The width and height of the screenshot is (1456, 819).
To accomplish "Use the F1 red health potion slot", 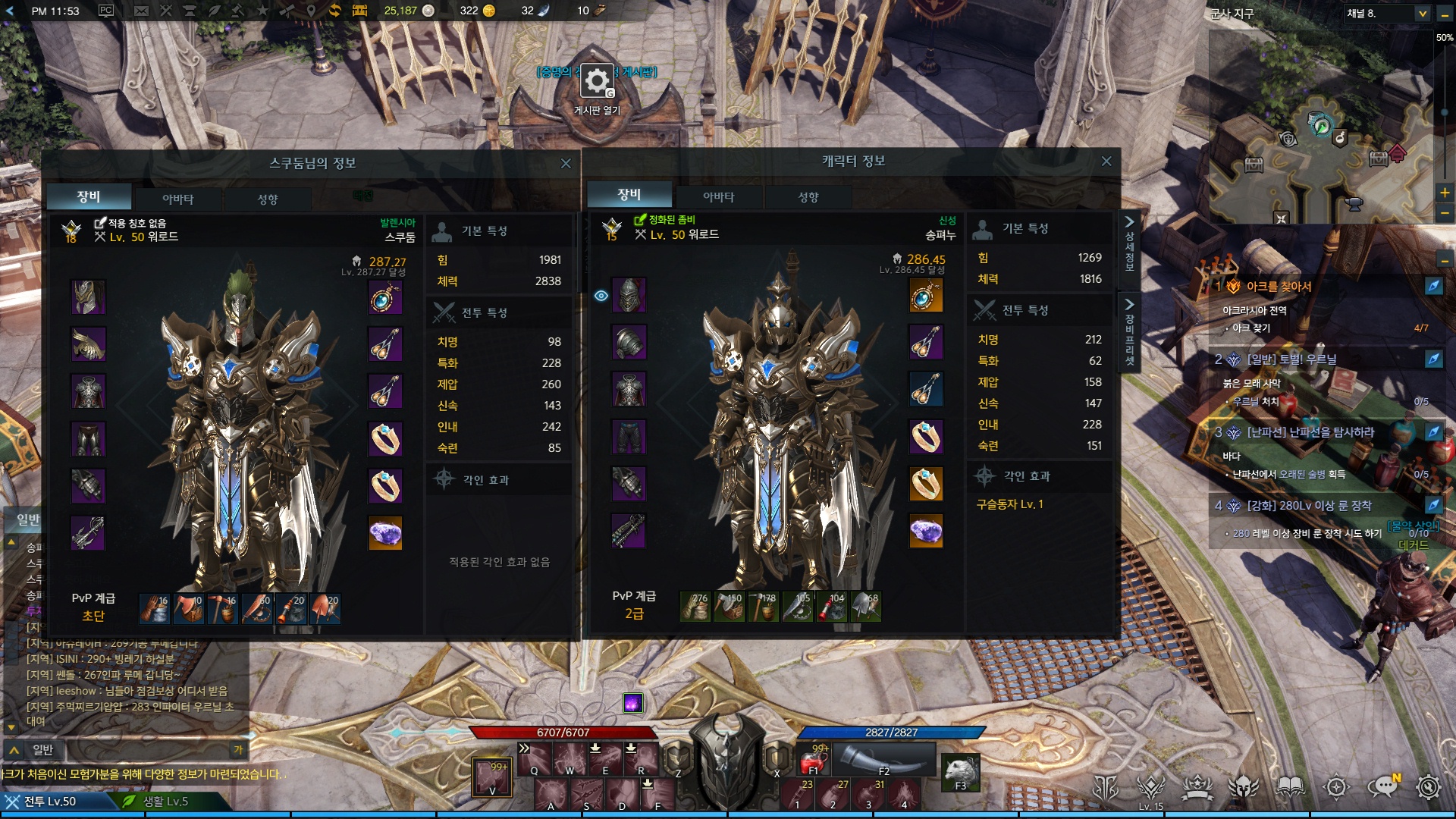I will (813, 759).
